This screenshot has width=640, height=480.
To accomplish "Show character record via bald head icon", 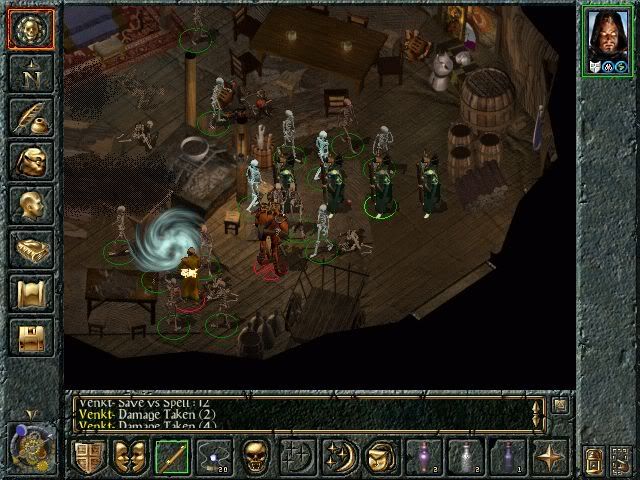I will 29,205.
